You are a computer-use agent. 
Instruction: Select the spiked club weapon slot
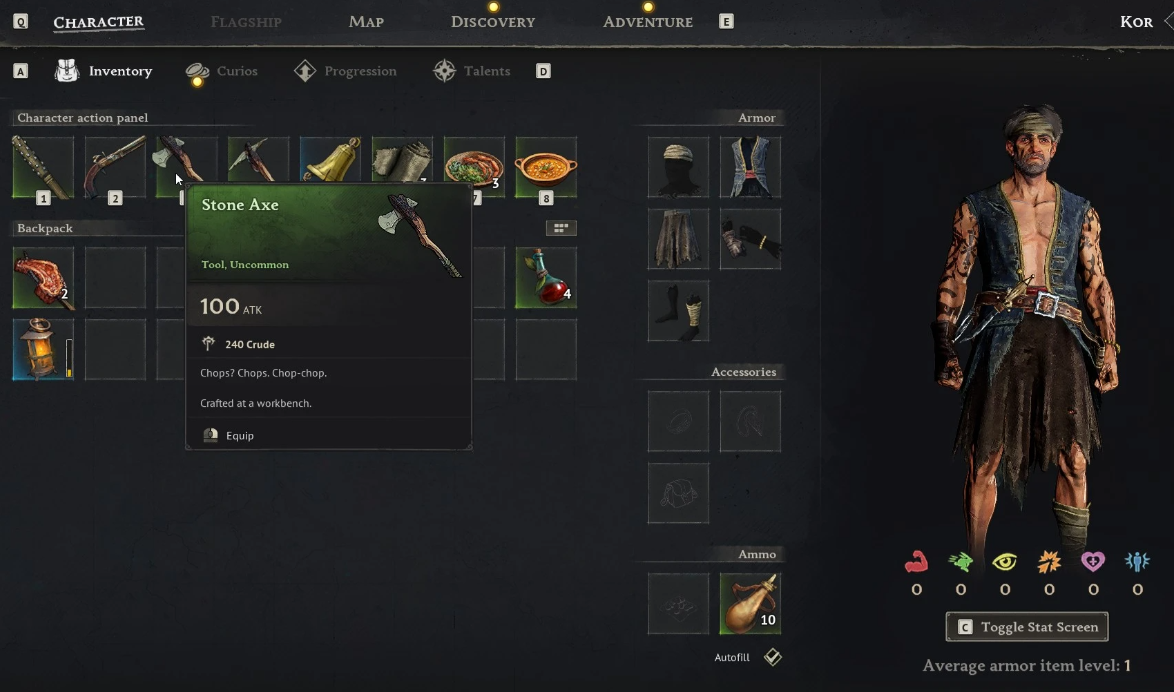43,167
